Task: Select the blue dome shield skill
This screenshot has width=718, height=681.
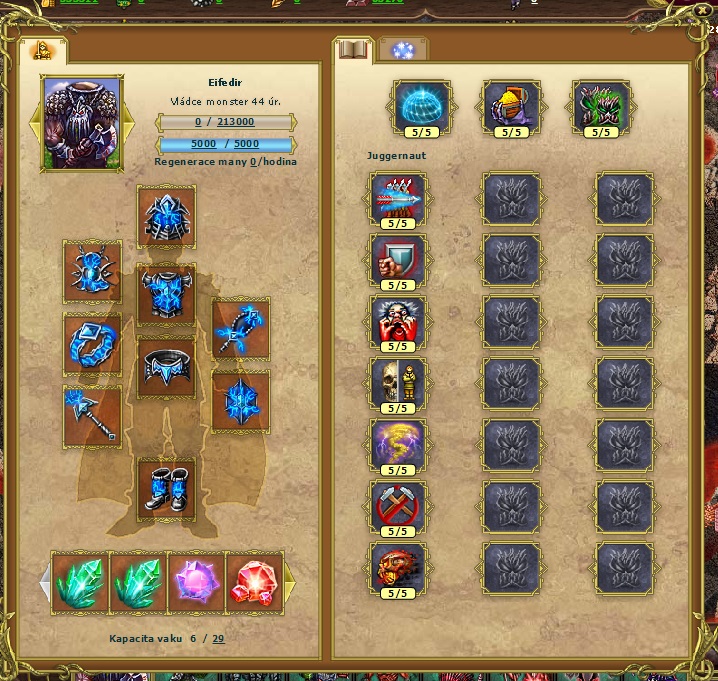Action: coord(422,107)
